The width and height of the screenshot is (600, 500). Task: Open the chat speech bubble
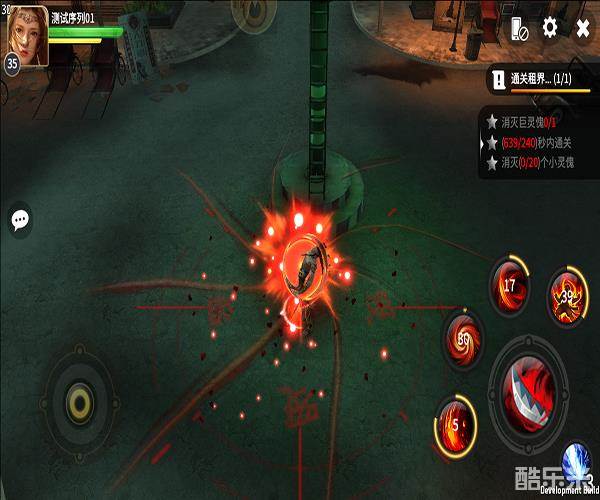tap(20, 220)
